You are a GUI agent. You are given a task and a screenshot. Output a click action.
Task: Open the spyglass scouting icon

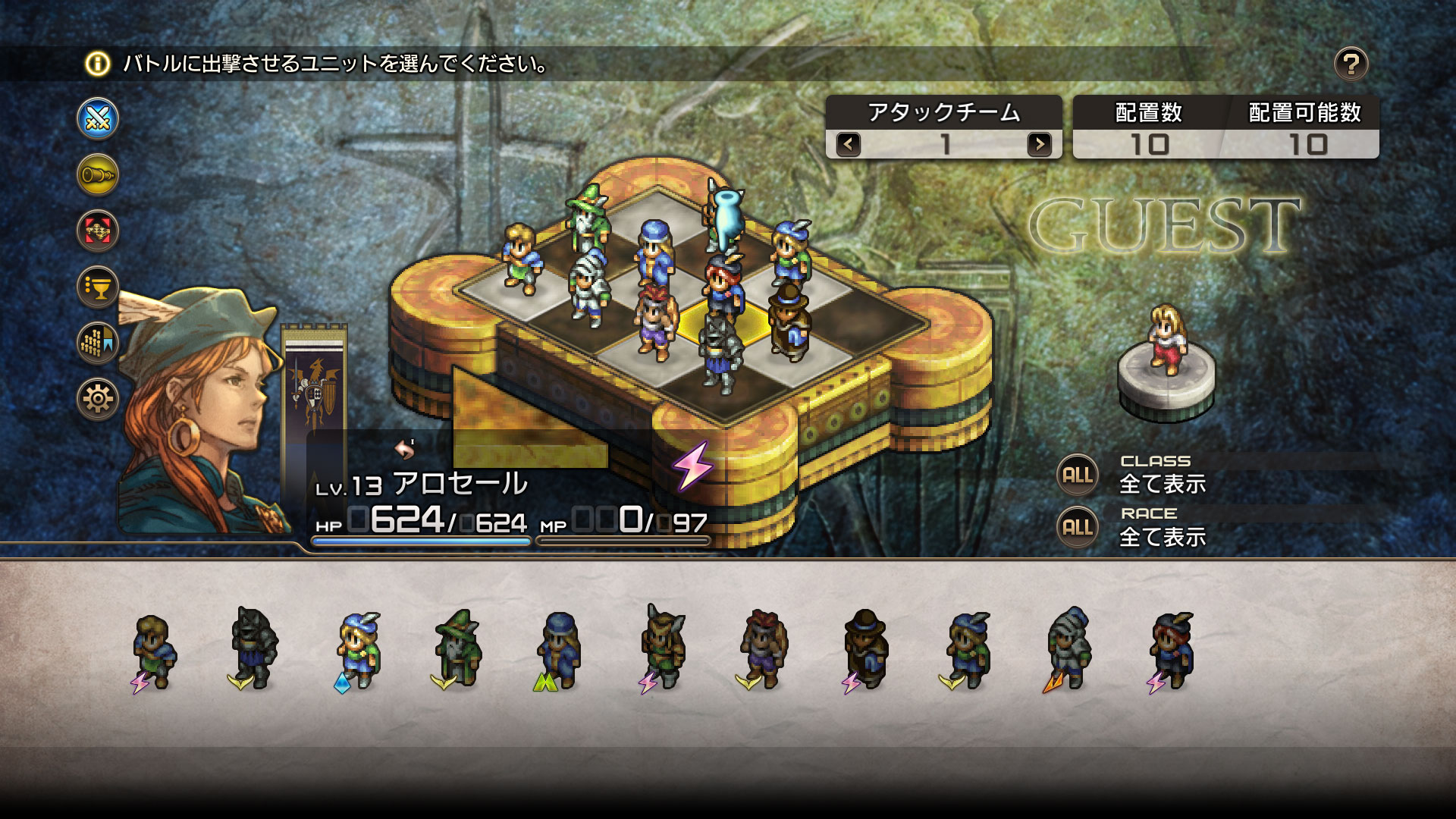coord(98,175)
